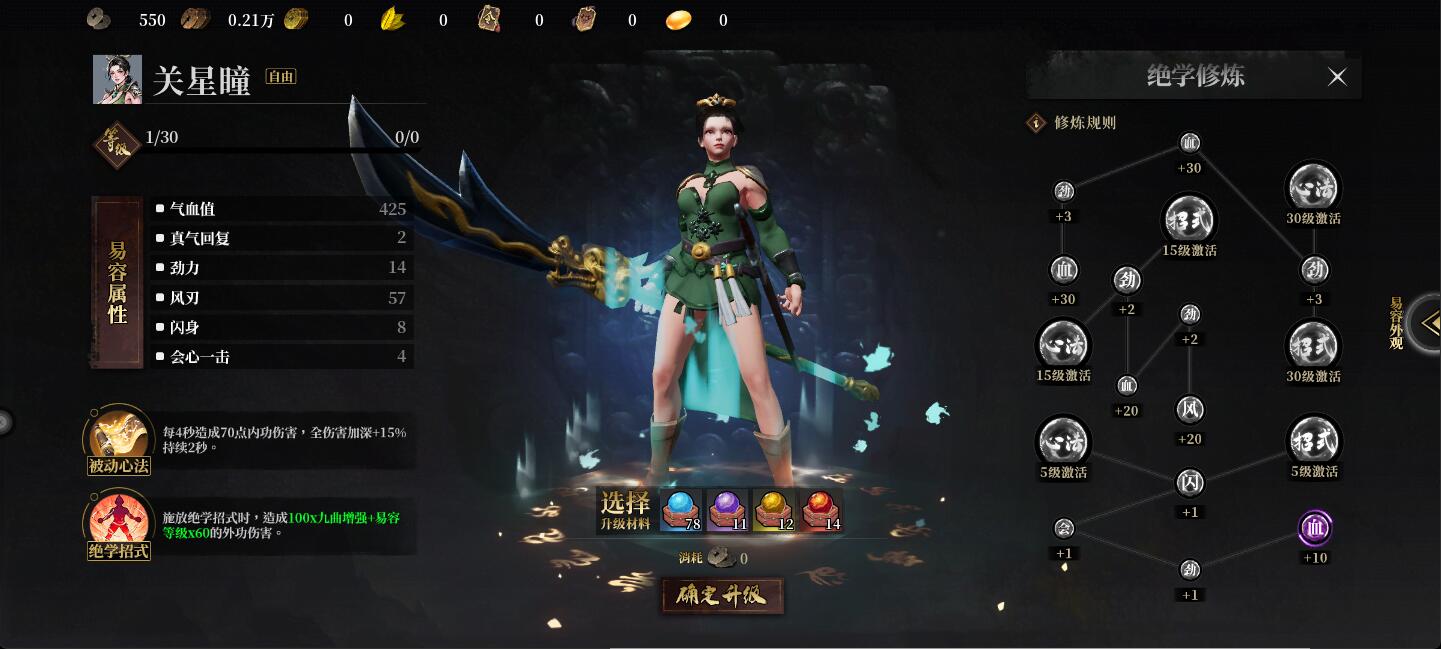Select the purple orb upgrade material
The width and height of the screenshot is (1441, 649).
(727, 509)
